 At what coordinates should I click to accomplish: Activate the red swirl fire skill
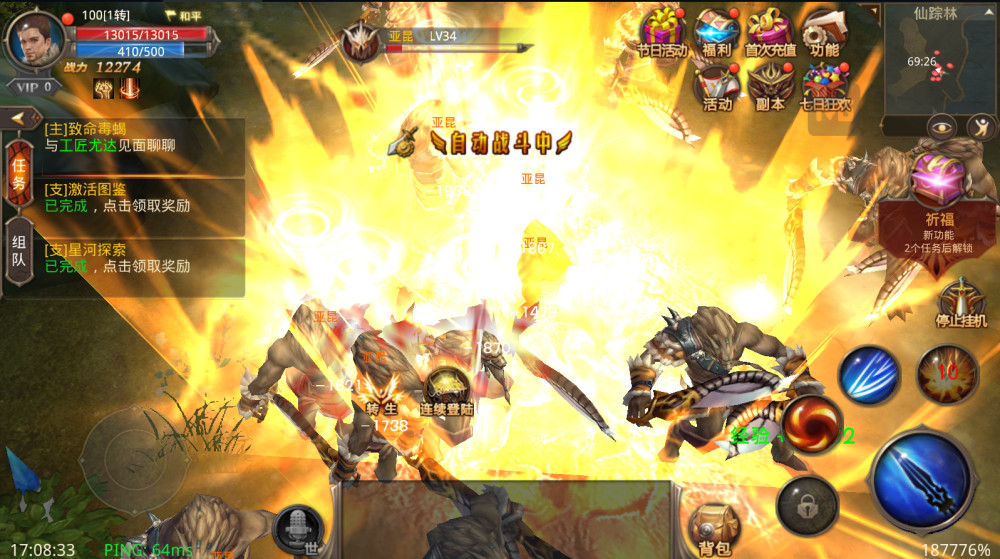810,424
